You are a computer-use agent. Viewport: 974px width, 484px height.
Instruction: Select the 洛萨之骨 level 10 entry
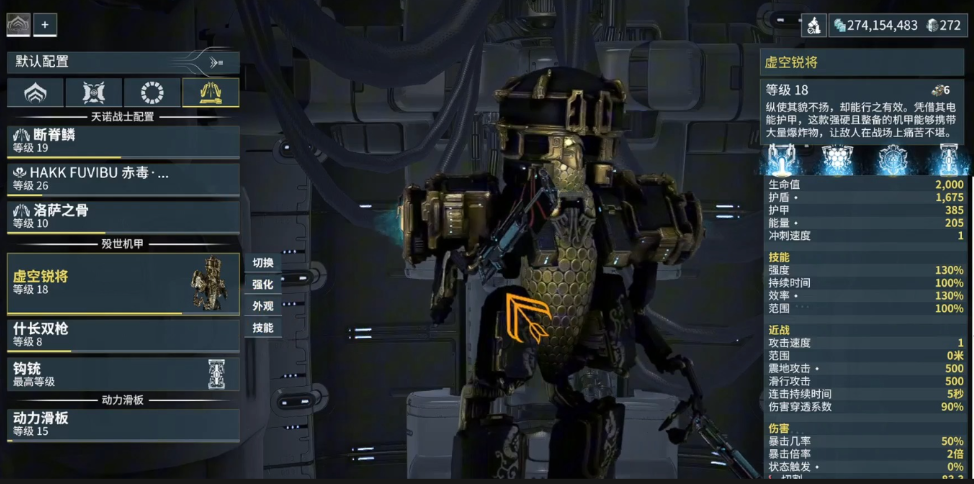click(122, 216)
